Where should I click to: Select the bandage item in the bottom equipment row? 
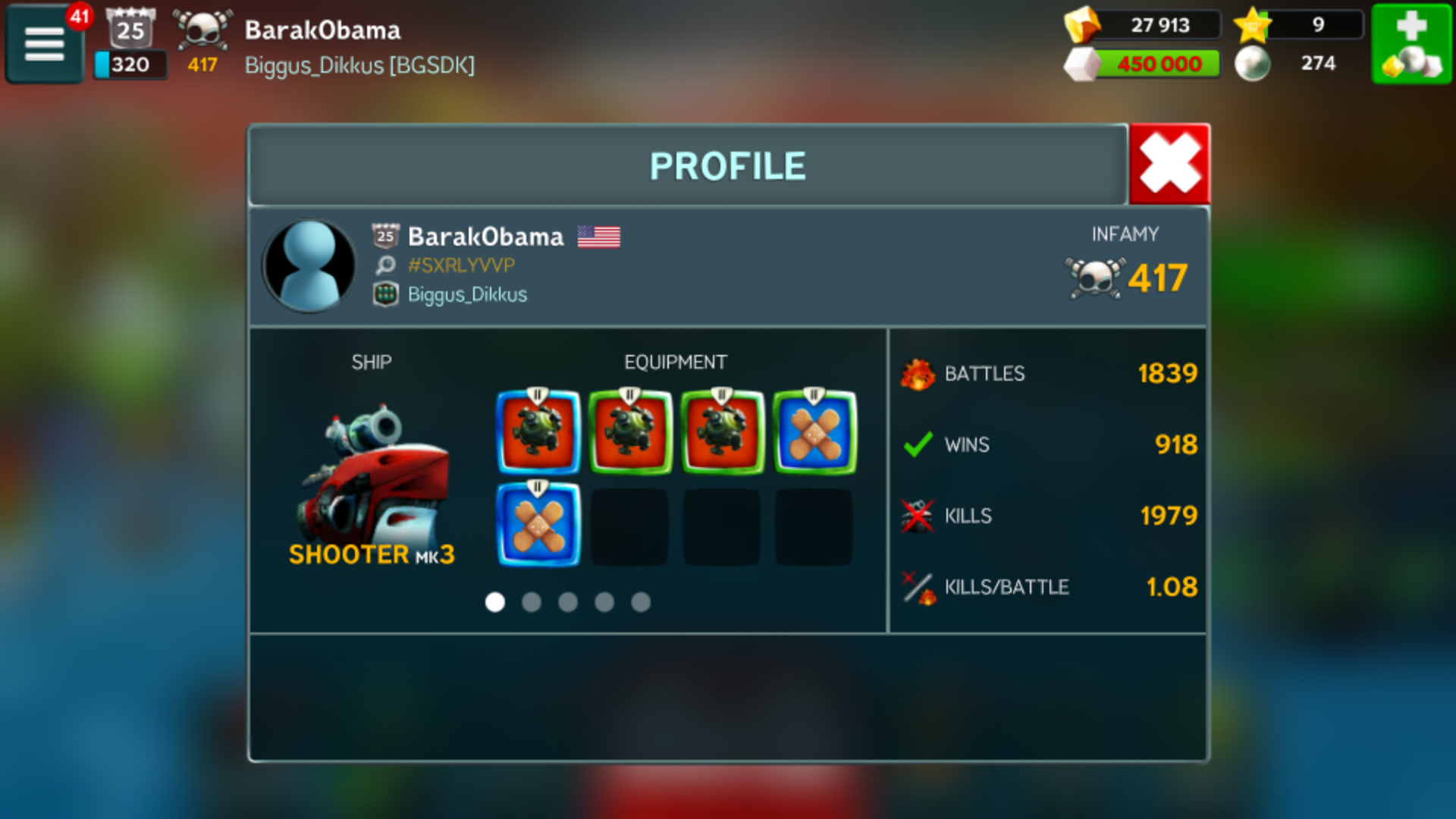[x=538, y=525]
